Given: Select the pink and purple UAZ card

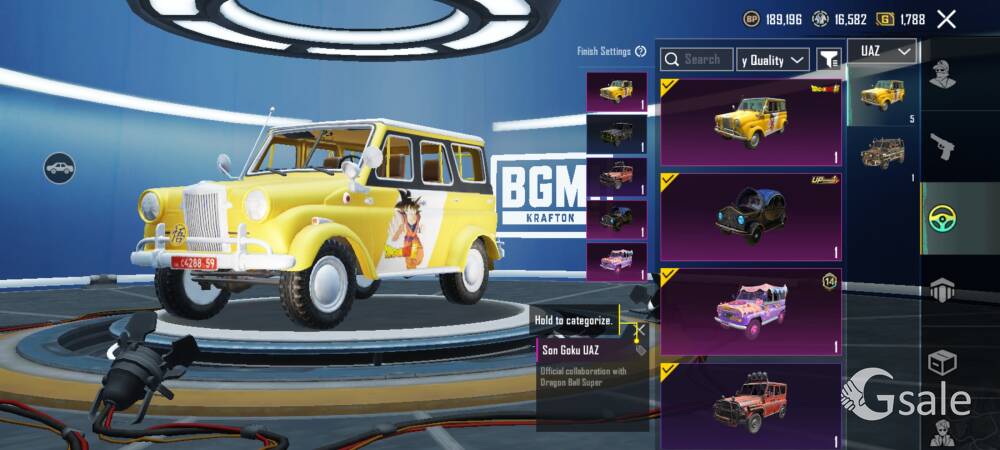Looking at the screenshot, I should [x=750, y=310].
